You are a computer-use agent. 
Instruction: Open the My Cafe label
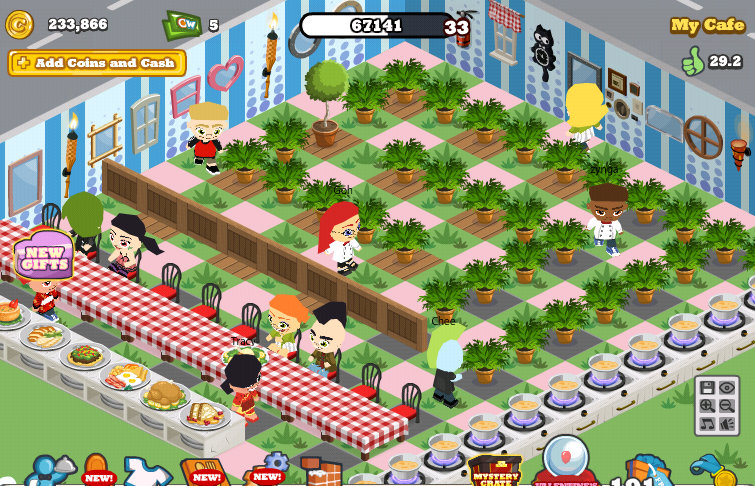coord(707,25)
